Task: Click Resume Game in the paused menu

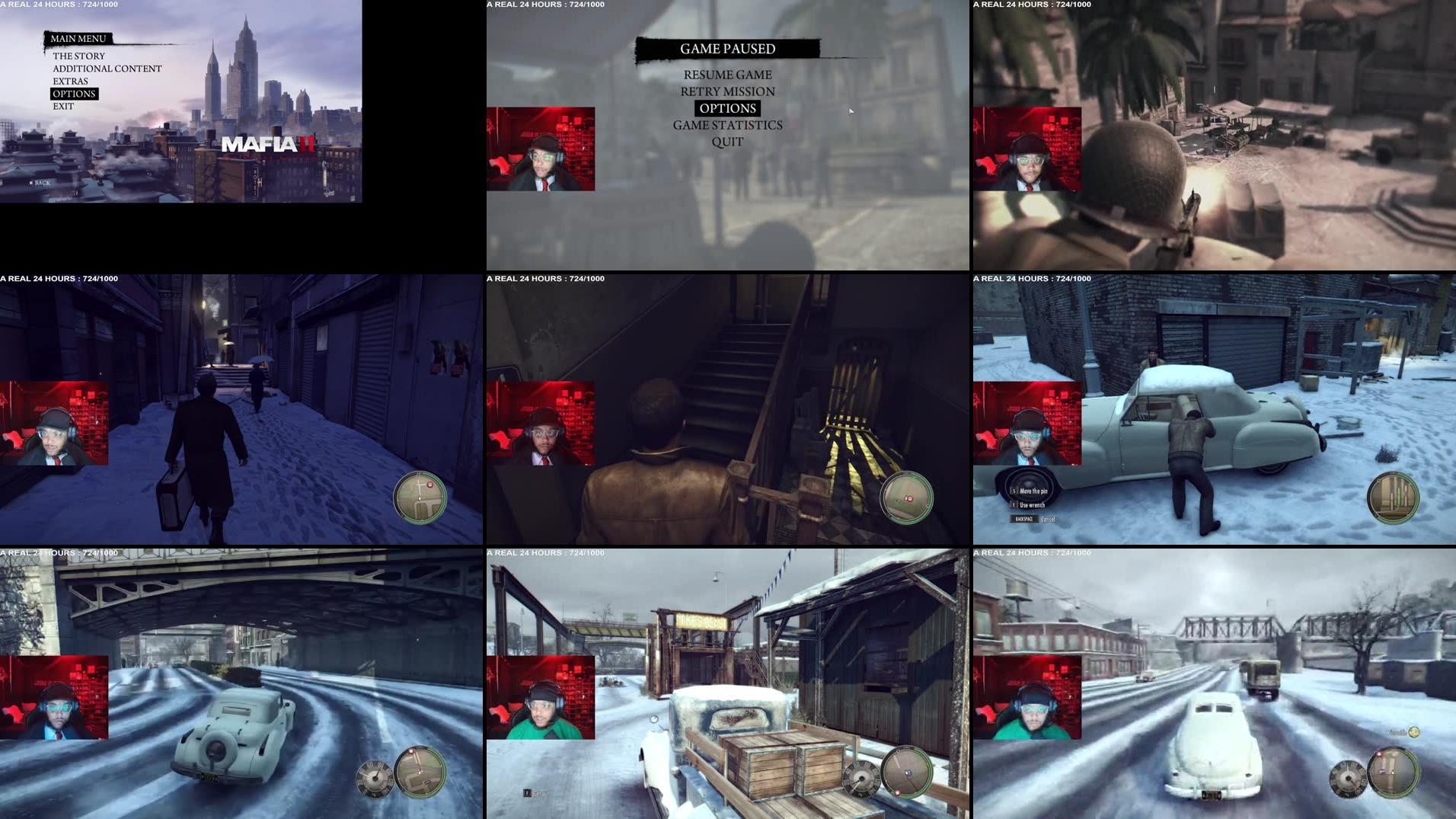Action: coord(726,75)
